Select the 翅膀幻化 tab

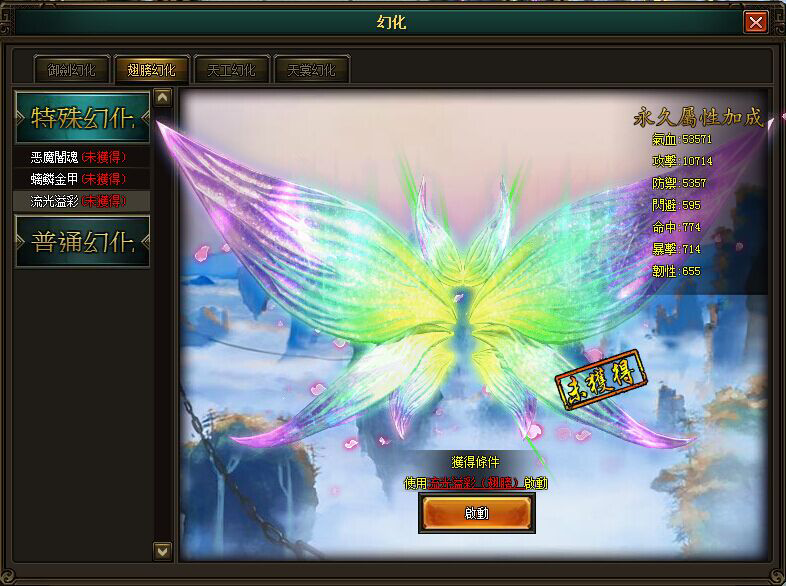[151, 70]
